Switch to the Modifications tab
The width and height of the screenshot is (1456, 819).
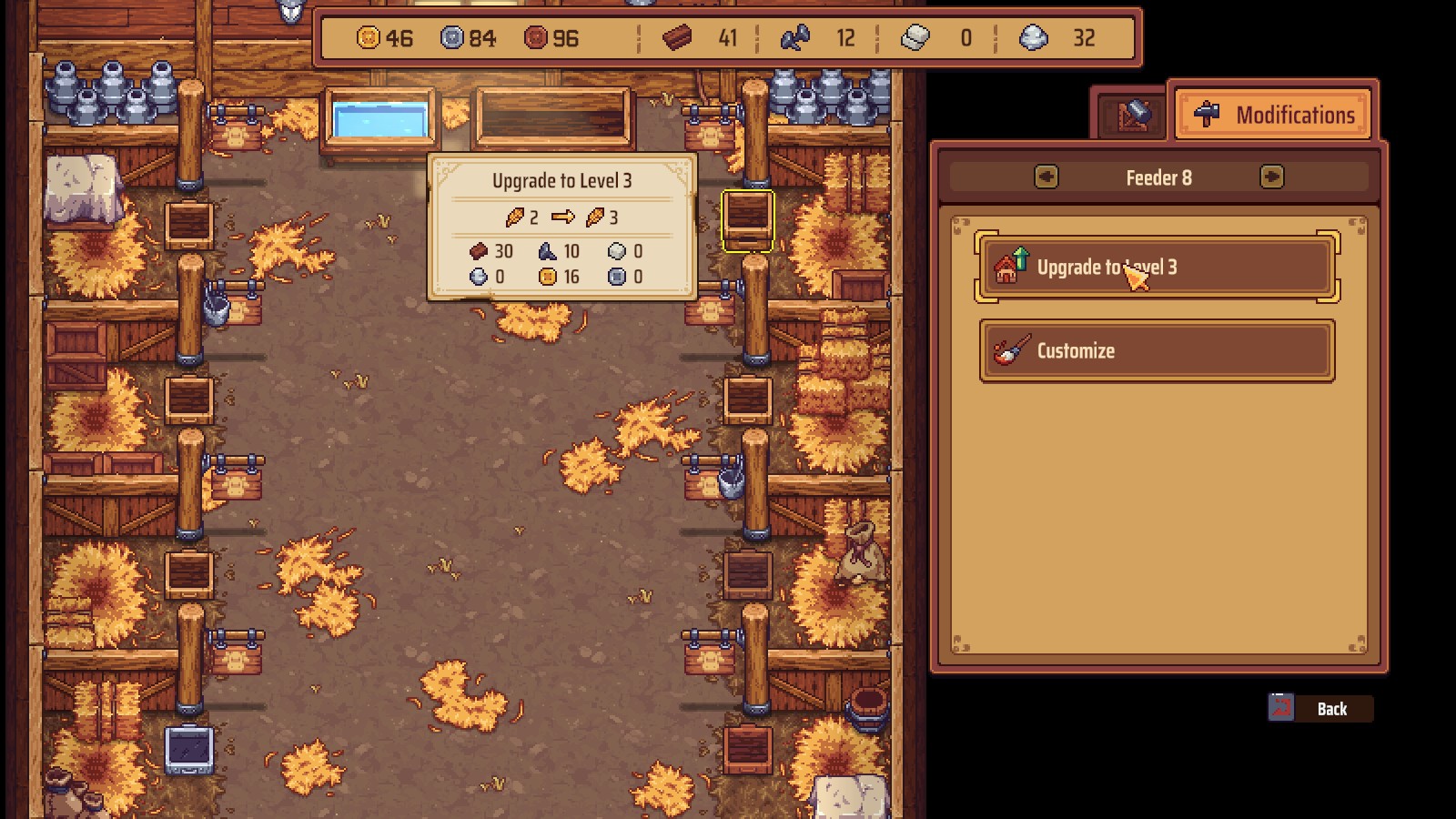(1274, 115)
